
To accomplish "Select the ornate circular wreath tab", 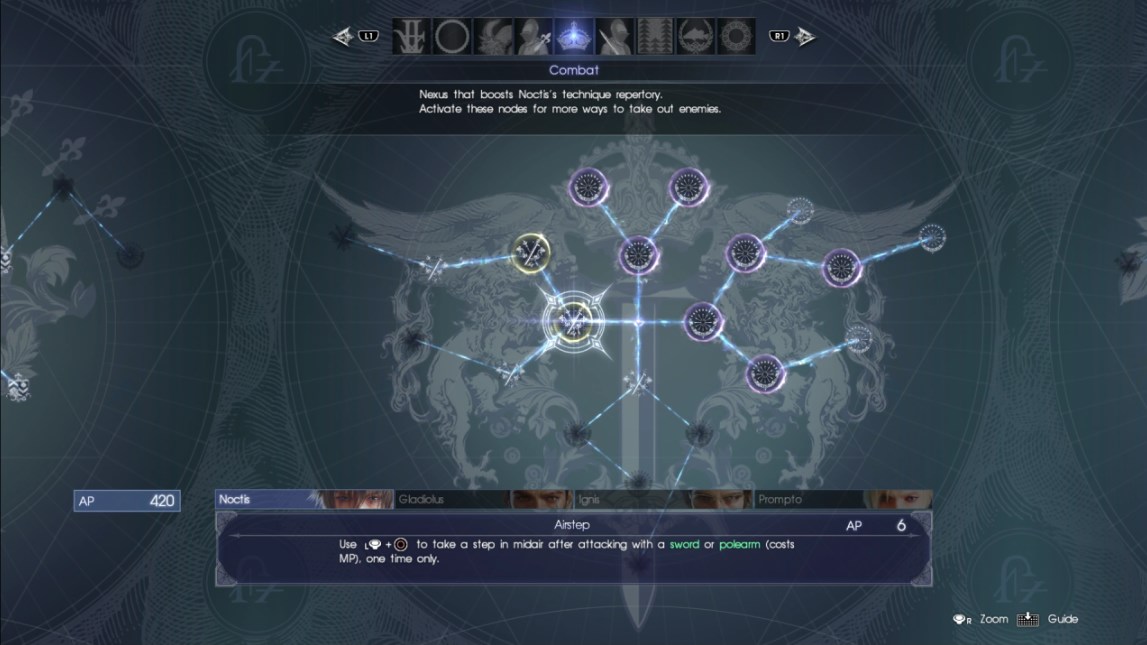I will 738,37.
